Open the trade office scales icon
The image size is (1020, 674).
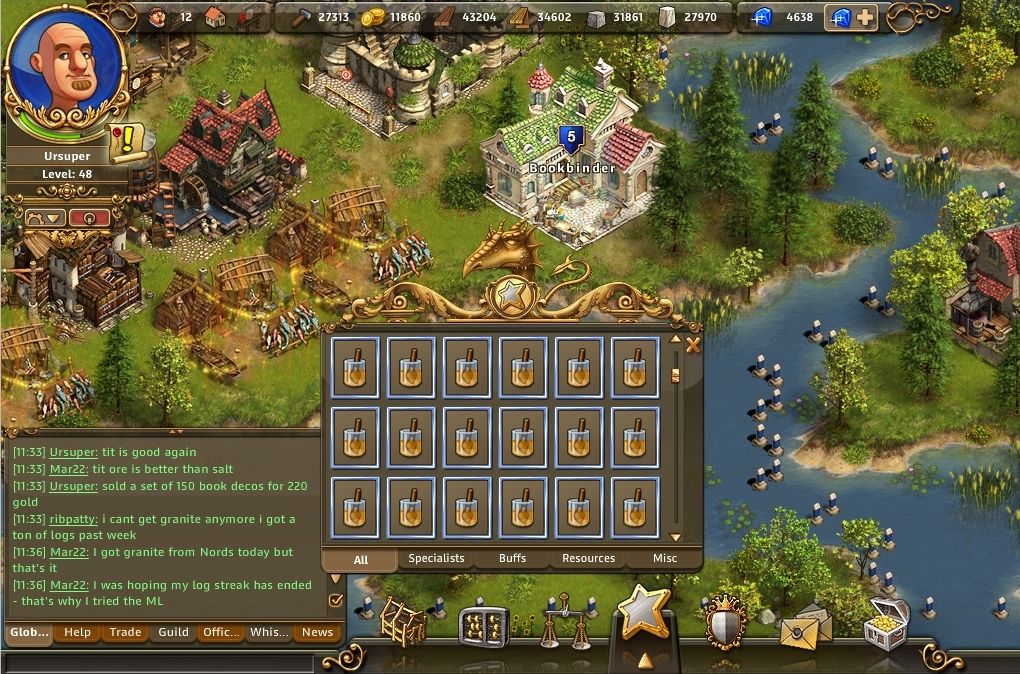565,622
